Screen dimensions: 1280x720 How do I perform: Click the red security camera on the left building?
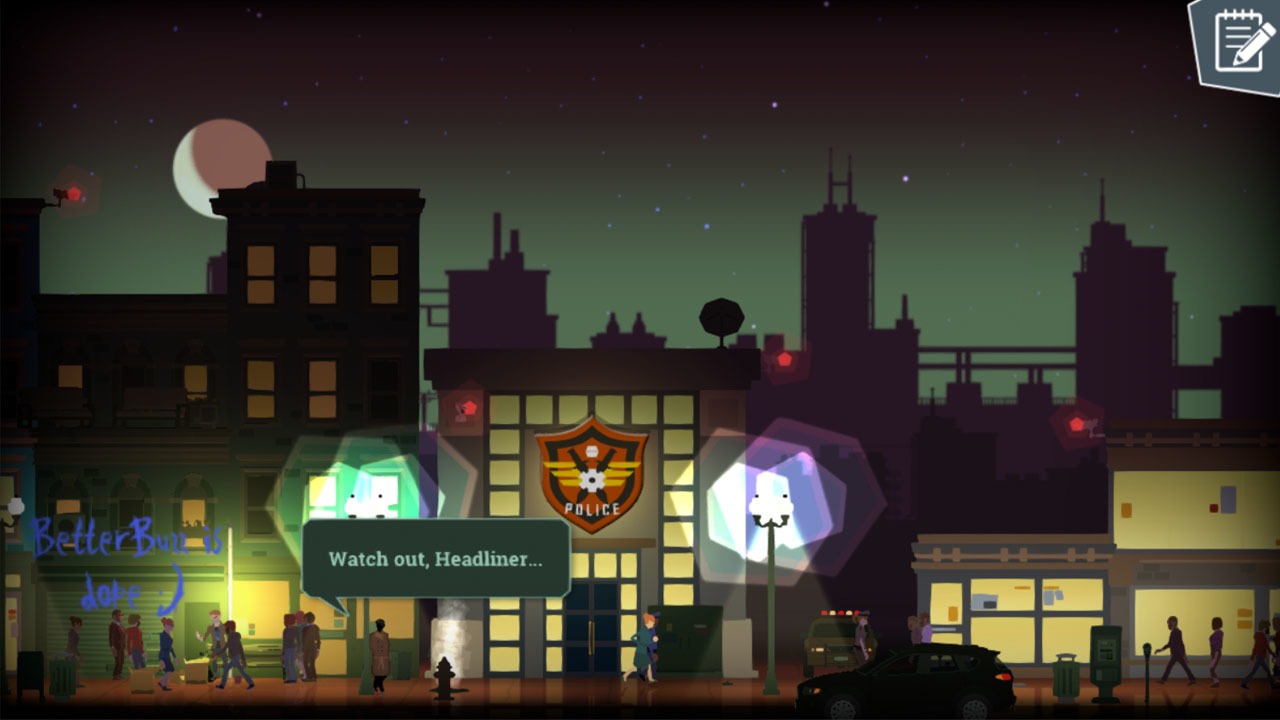point(66,194)
